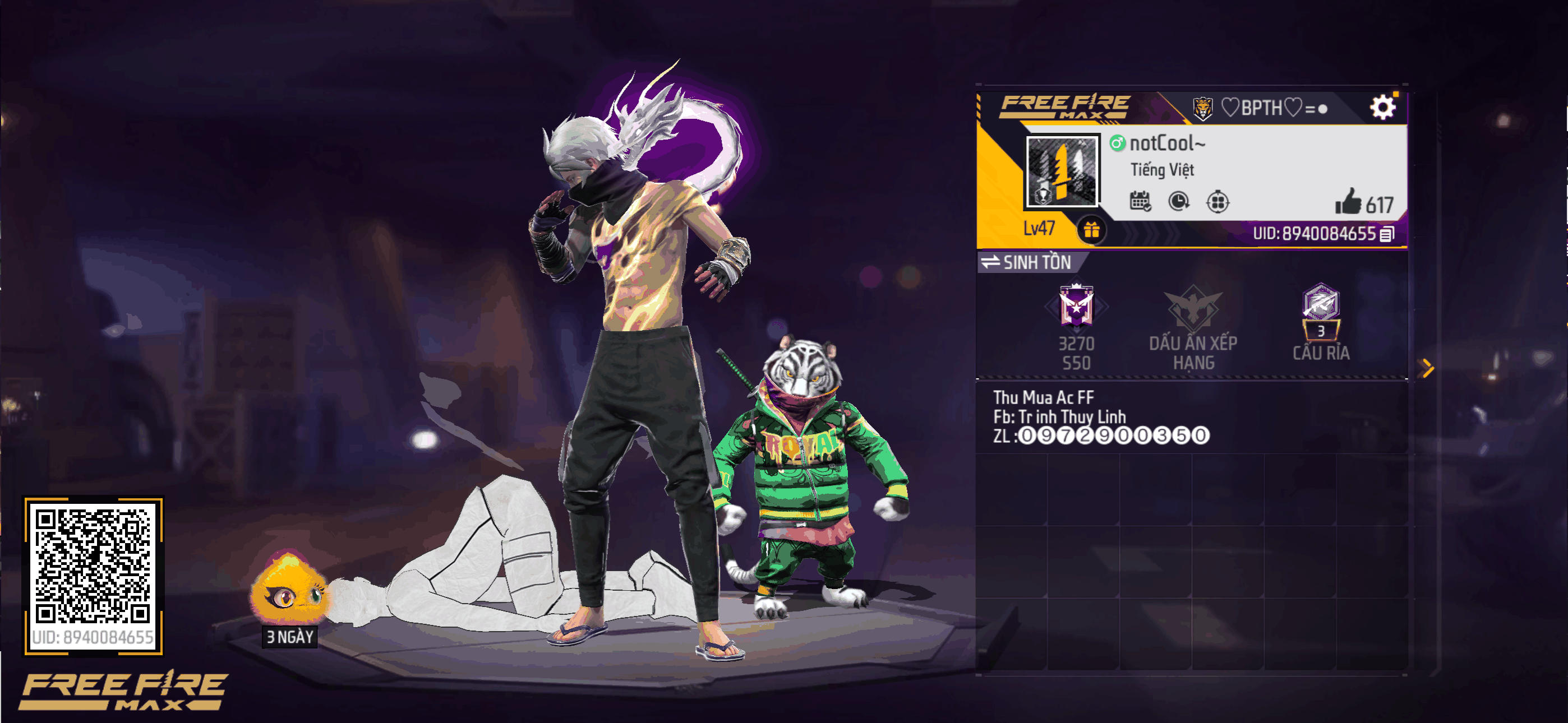Open the gift icon beside Lv47
The width and height of the screenshot is (1568, 723).
pos(1091,230)
